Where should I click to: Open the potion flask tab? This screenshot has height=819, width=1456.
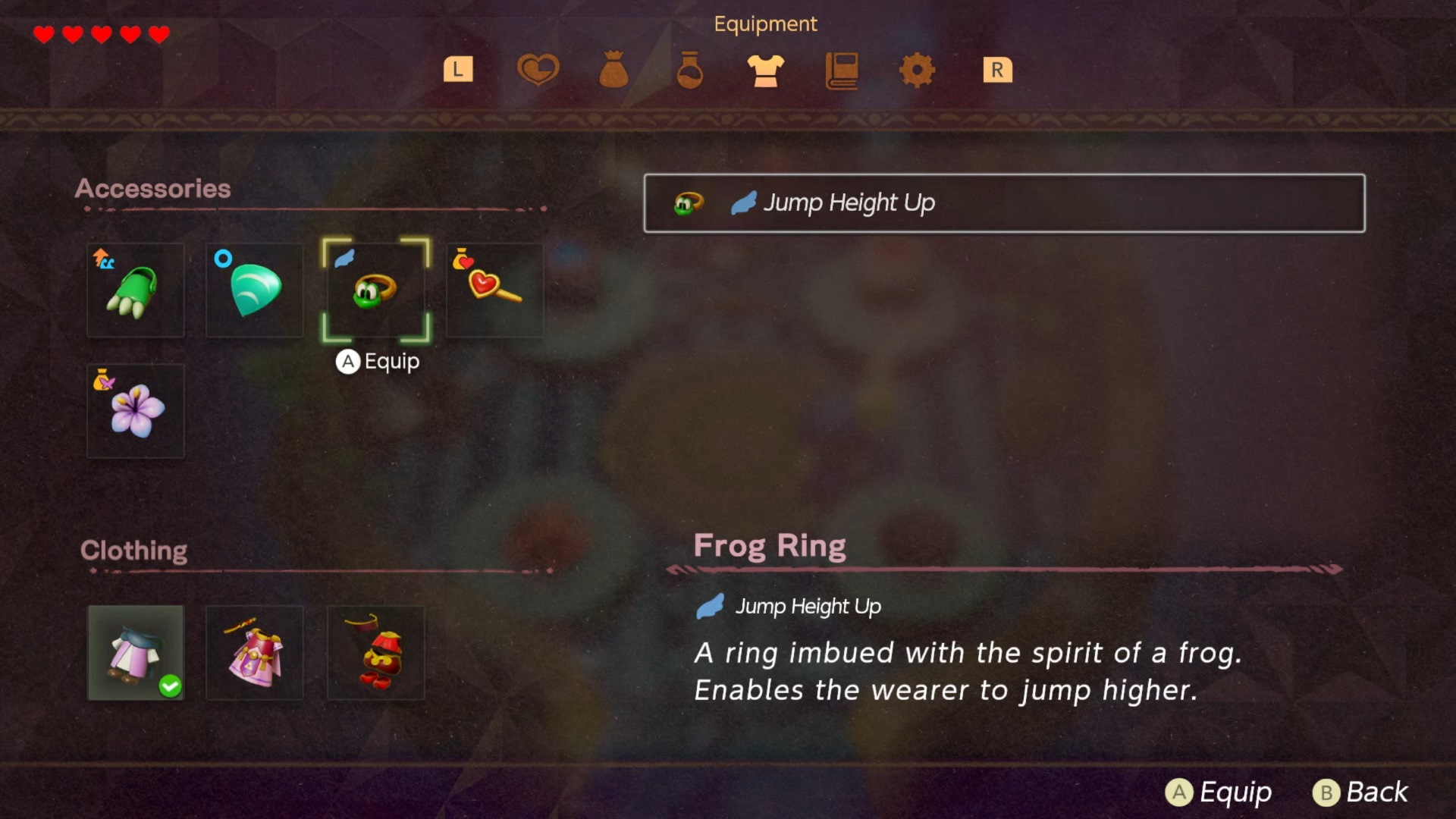click(689, 71)
